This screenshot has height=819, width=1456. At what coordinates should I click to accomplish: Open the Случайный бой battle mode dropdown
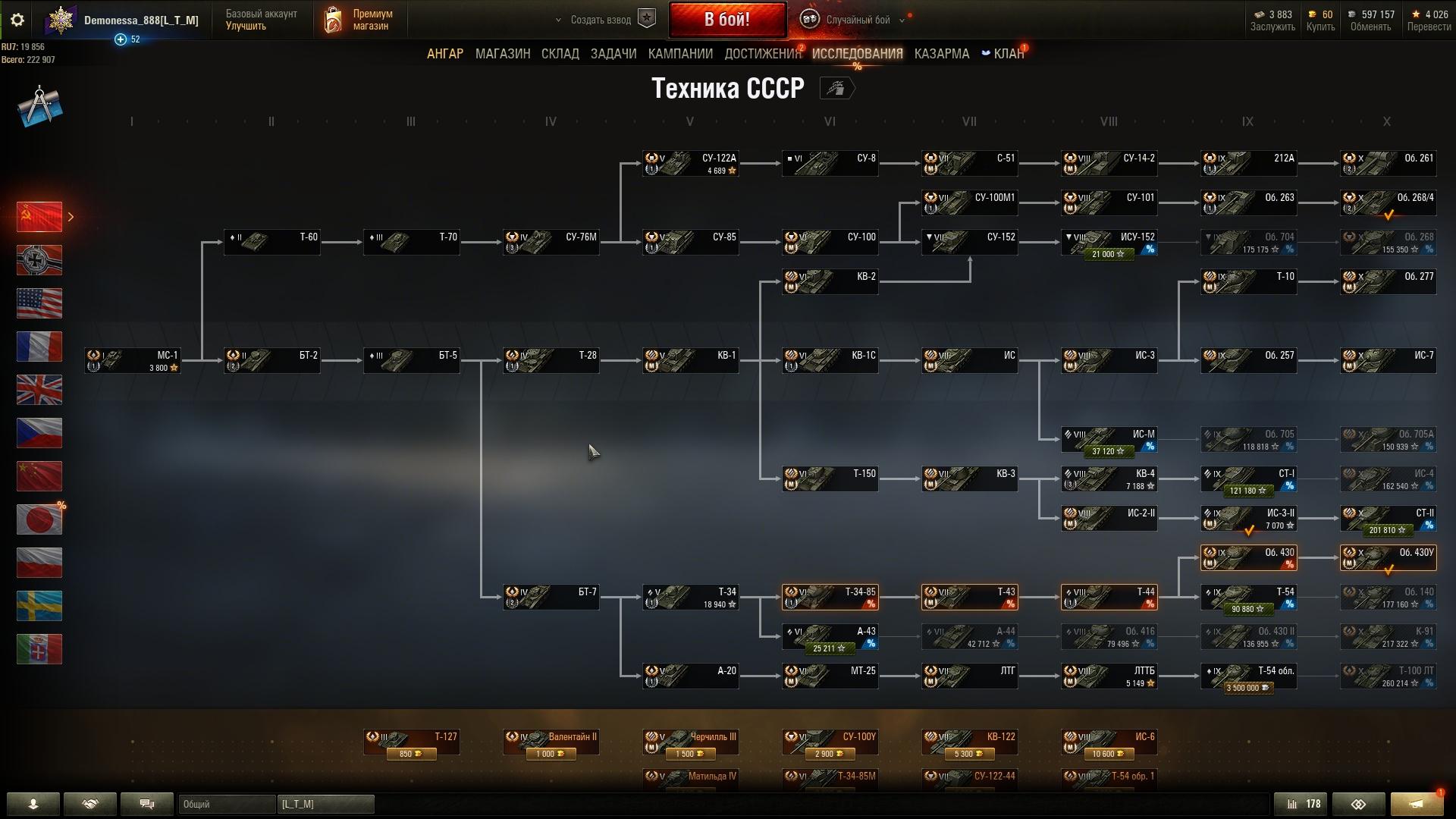[x=857, y=20]
